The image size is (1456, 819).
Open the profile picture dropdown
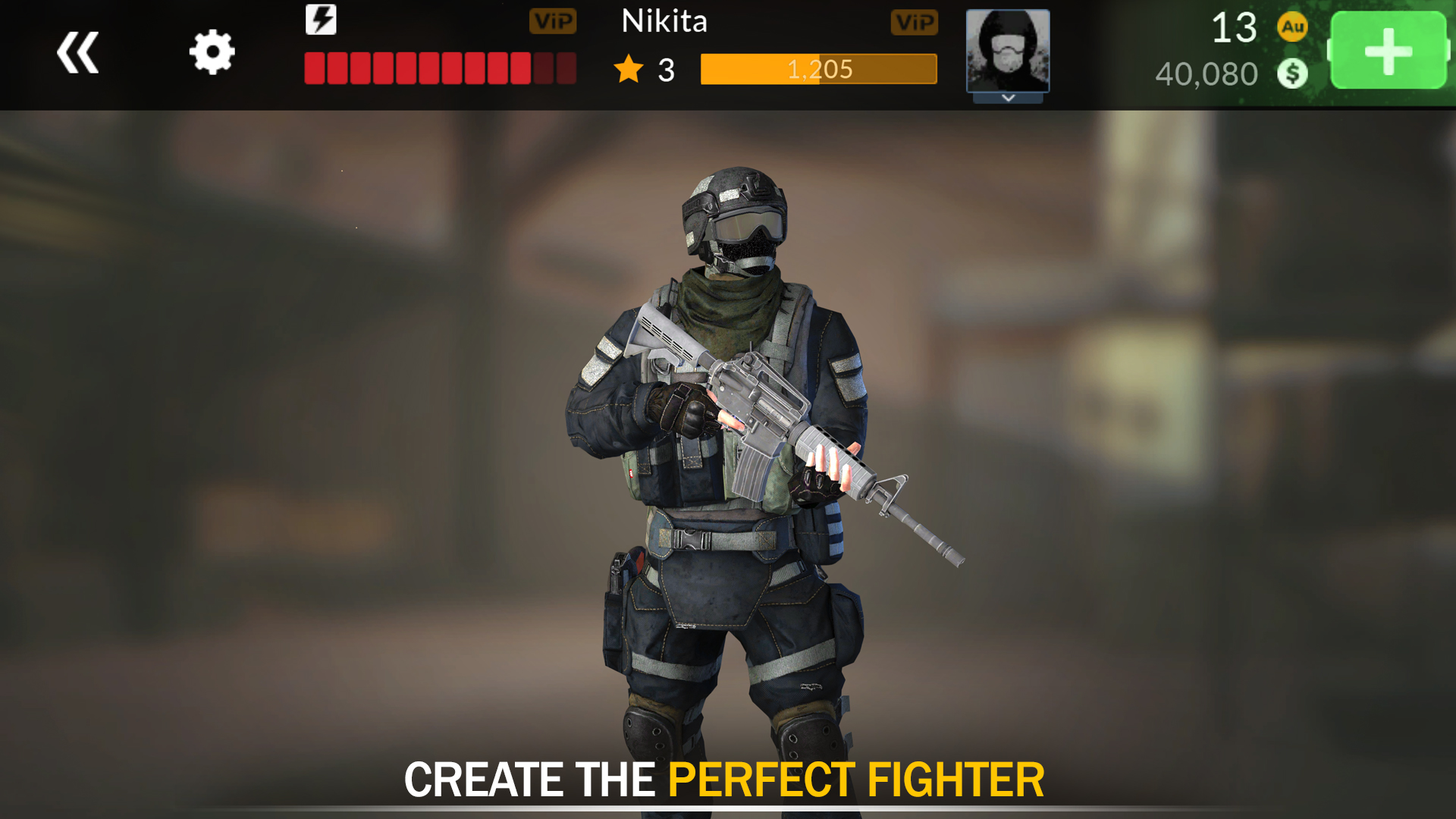click(x=1007, y=52)
